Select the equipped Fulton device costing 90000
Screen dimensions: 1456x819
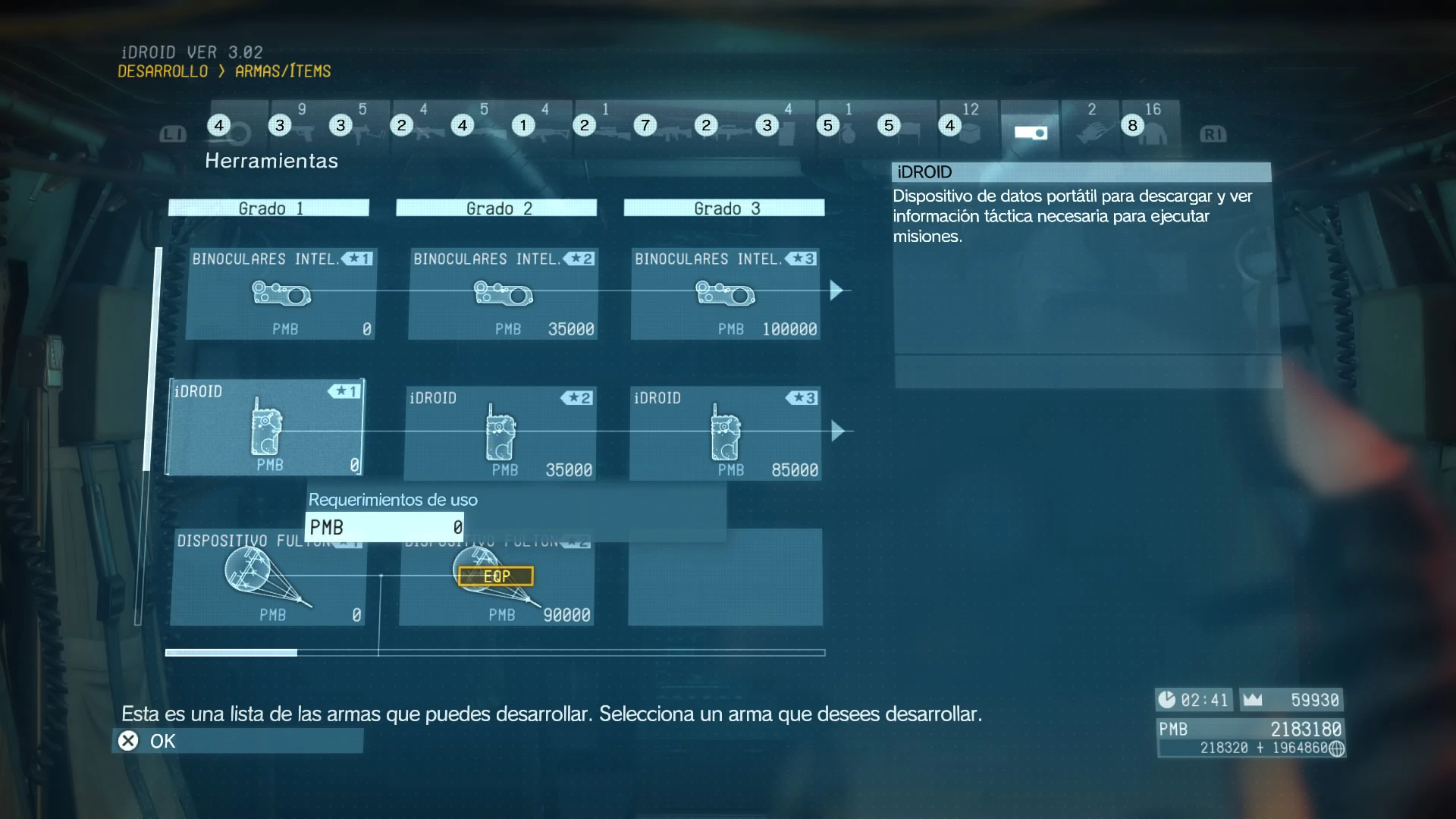point(497,578)
